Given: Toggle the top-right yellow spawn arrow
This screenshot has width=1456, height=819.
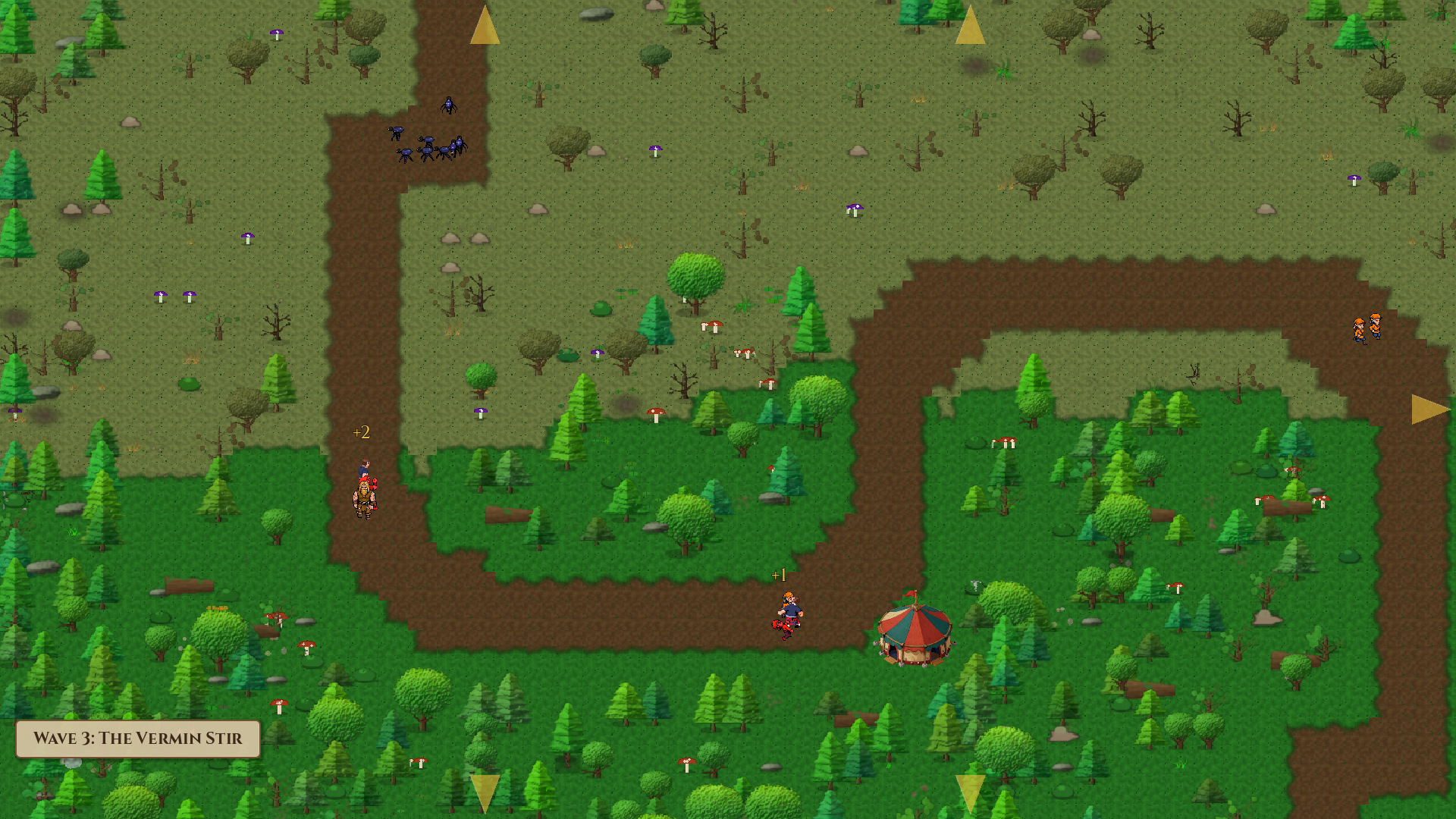Looking at the screenshot, I should pyautogui.click(x=969, y=25).
